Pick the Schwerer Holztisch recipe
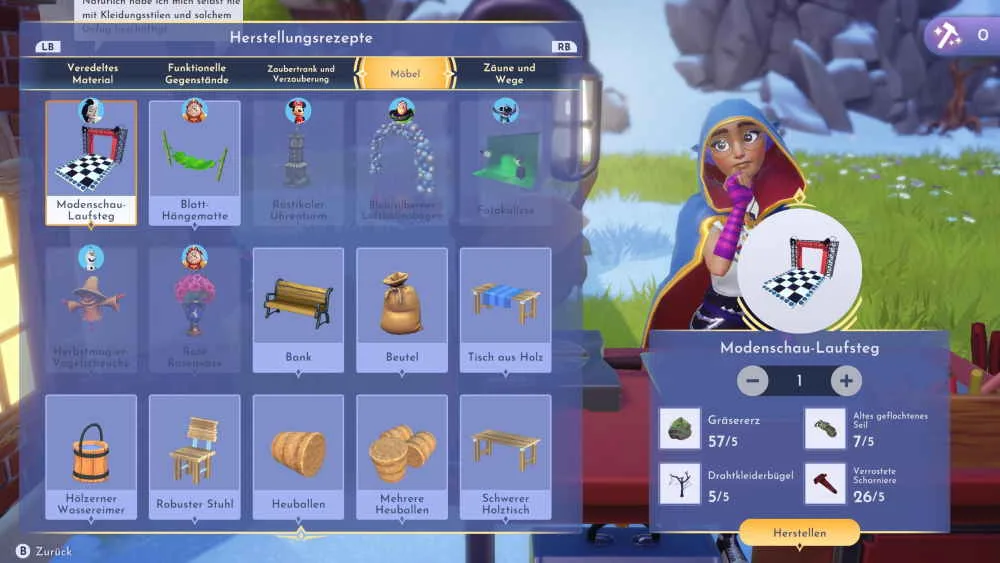The height and width of the screenshot is (563, 1000). (x=505, y=457)
